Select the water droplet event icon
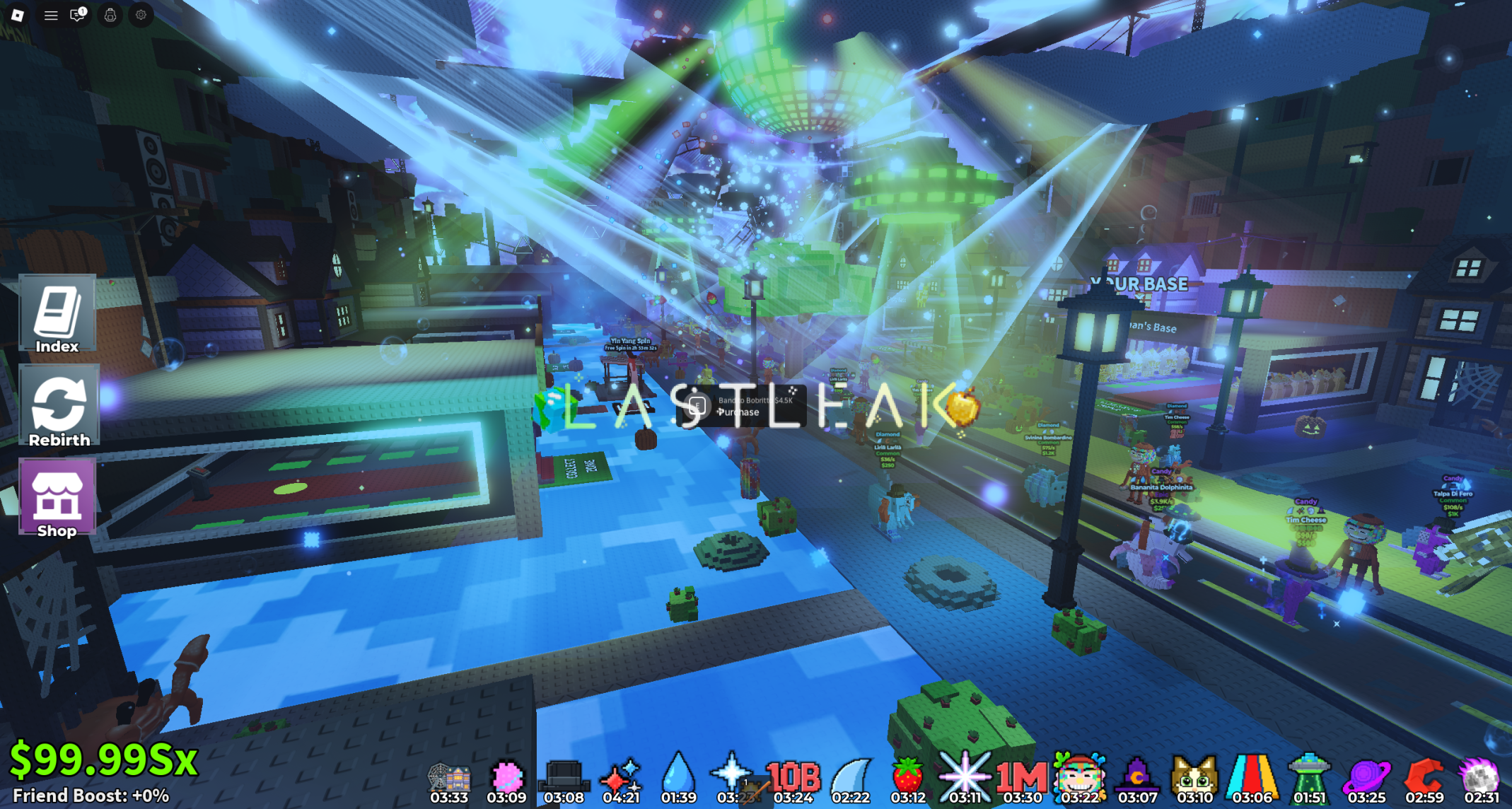Screen dimensions: 1512x809 click(x=678, y=774)
